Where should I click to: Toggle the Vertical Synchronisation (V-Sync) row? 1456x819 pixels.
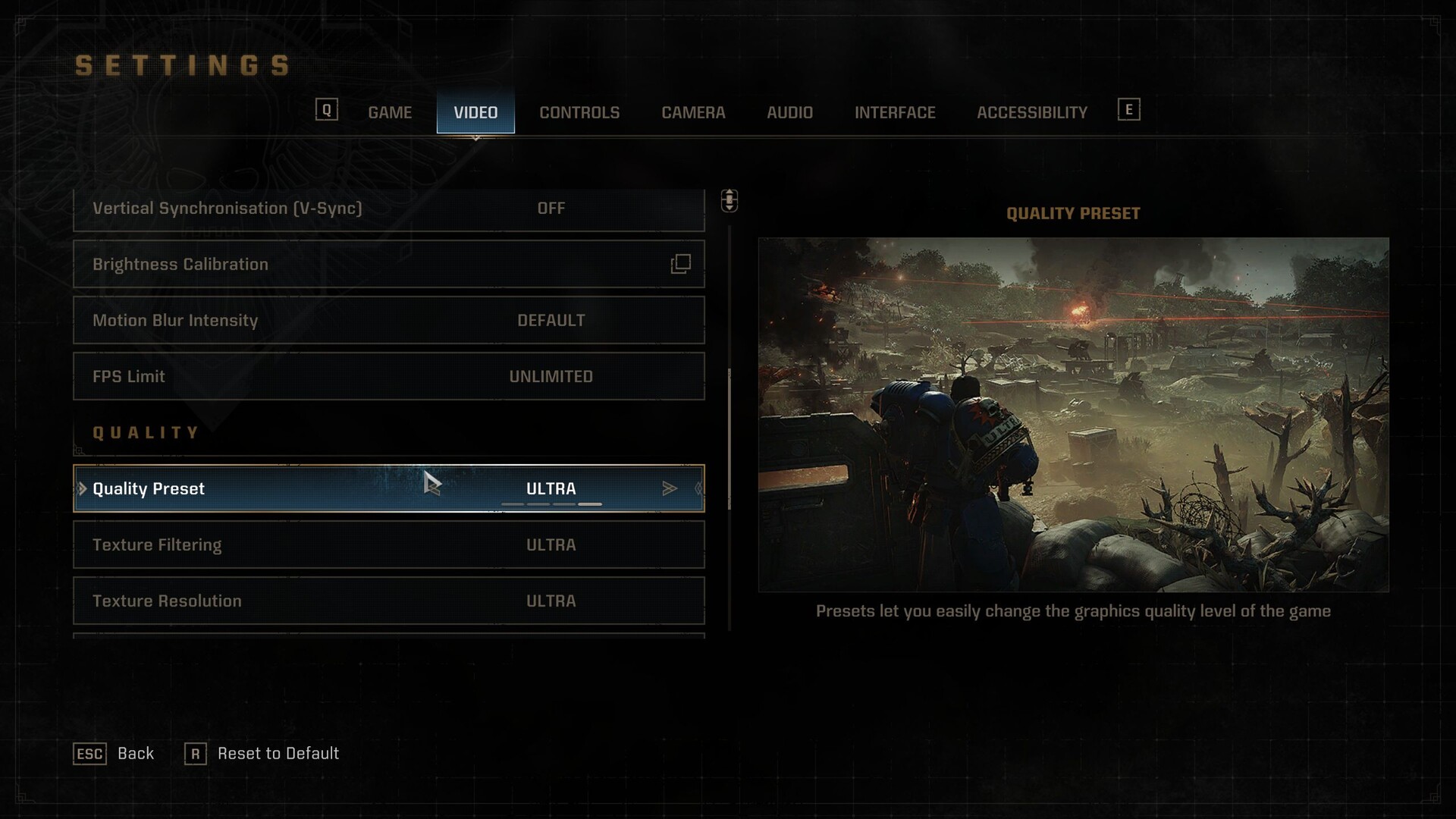(x=388, y=209)
